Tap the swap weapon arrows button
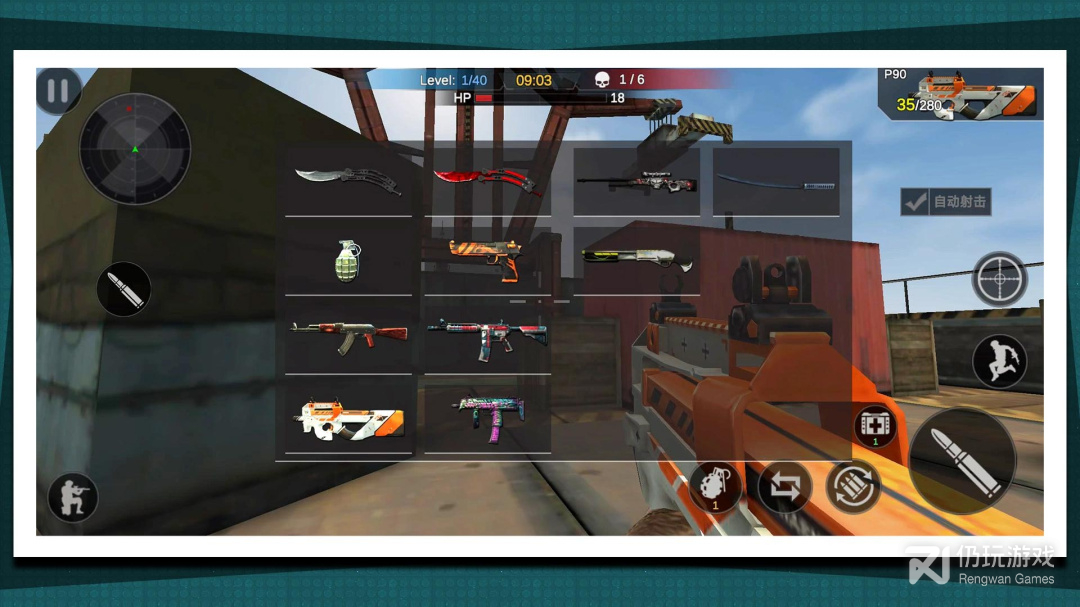The height and width of the screenshot is (607, 1080). (x=785, y=487)
